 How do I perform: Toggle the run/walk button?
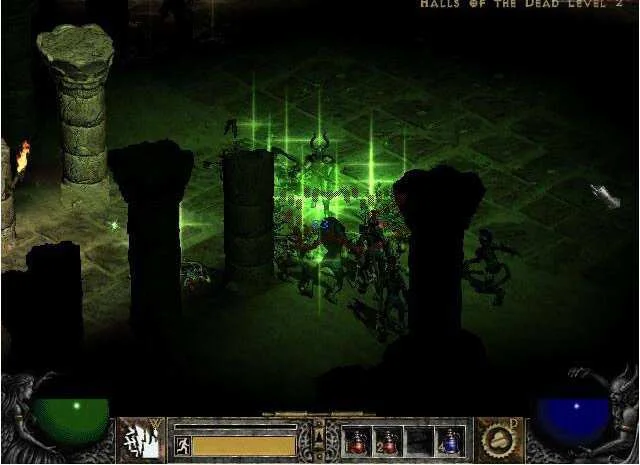point(181,444)
